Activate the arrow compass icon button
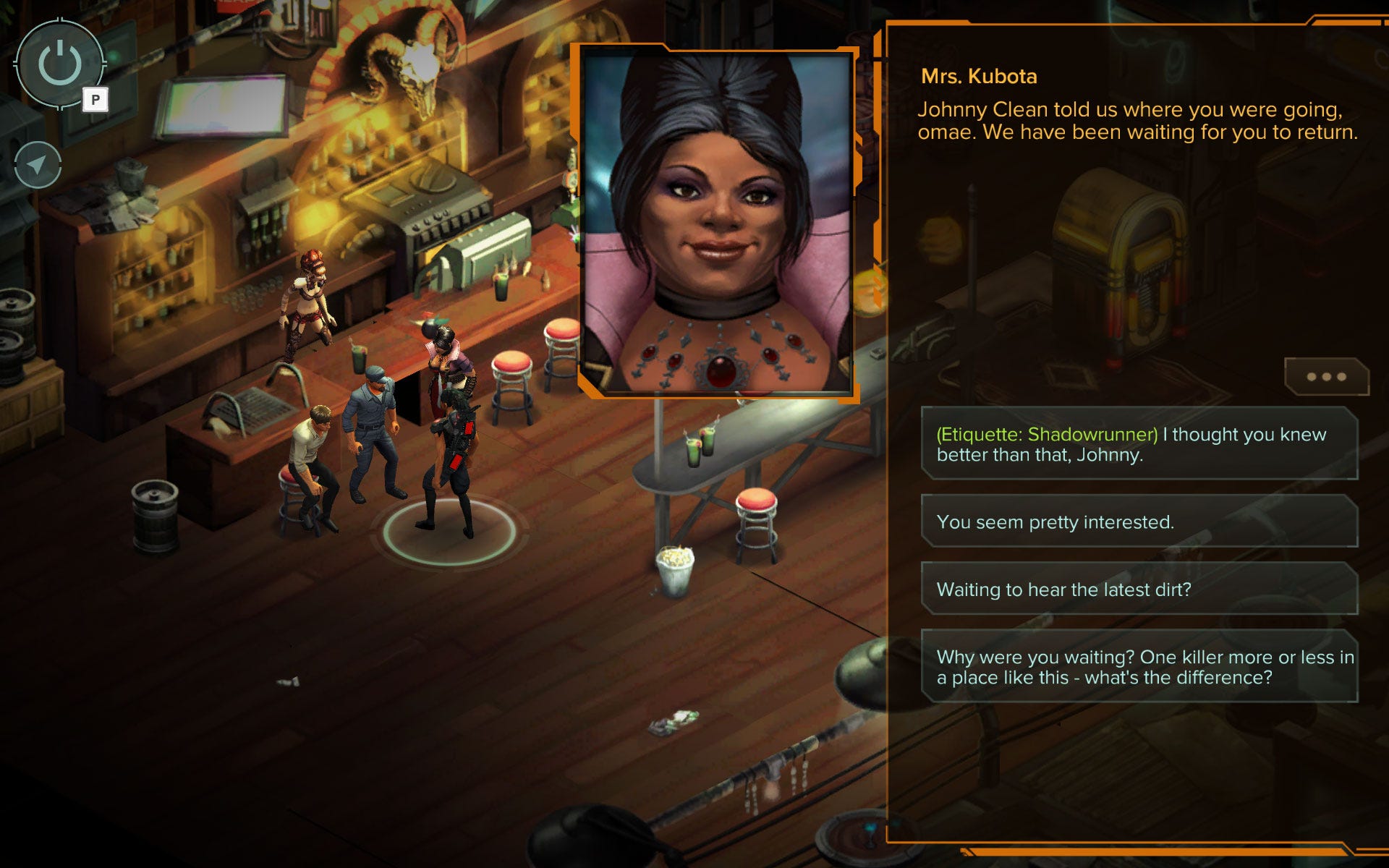The width and height of the screenshot is (1389, 868). coord(38,165)
